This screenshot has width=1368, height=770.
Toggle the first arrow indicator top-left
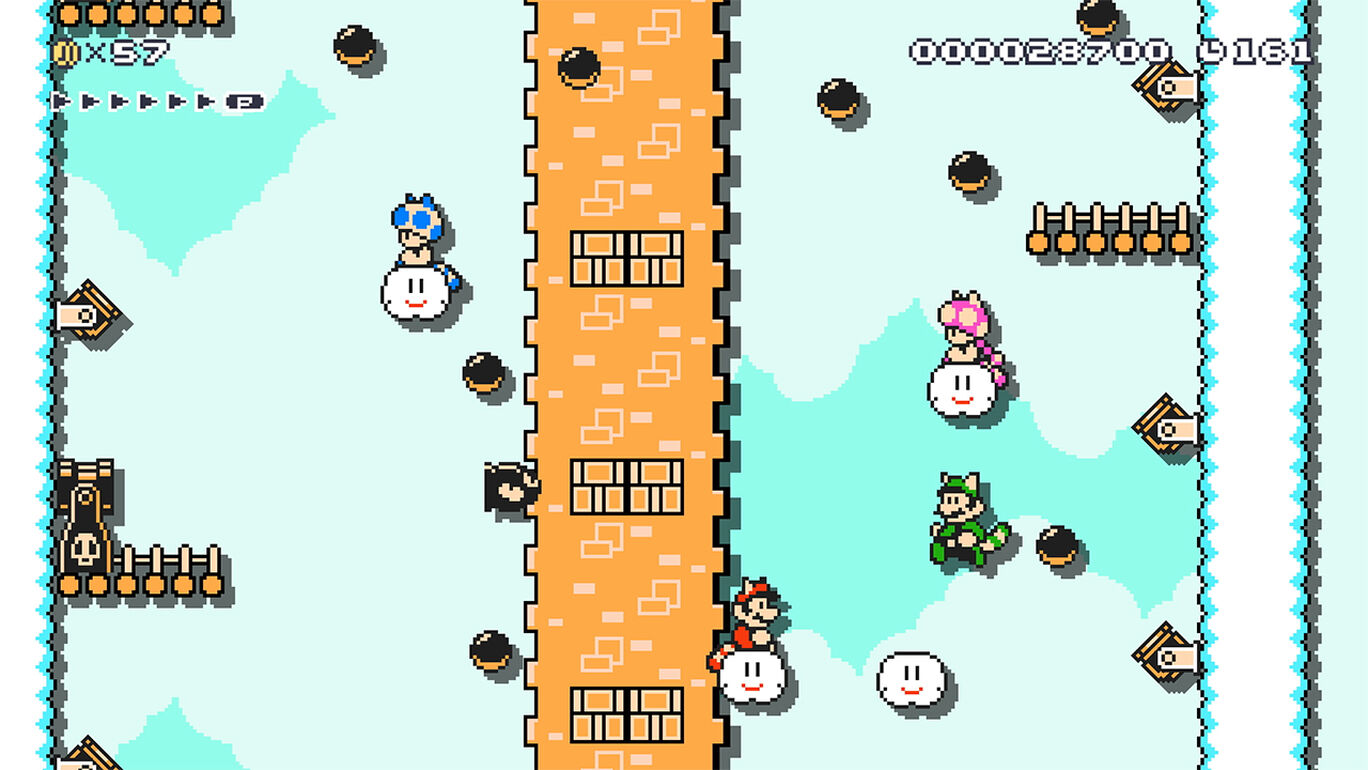click(62, 101)
